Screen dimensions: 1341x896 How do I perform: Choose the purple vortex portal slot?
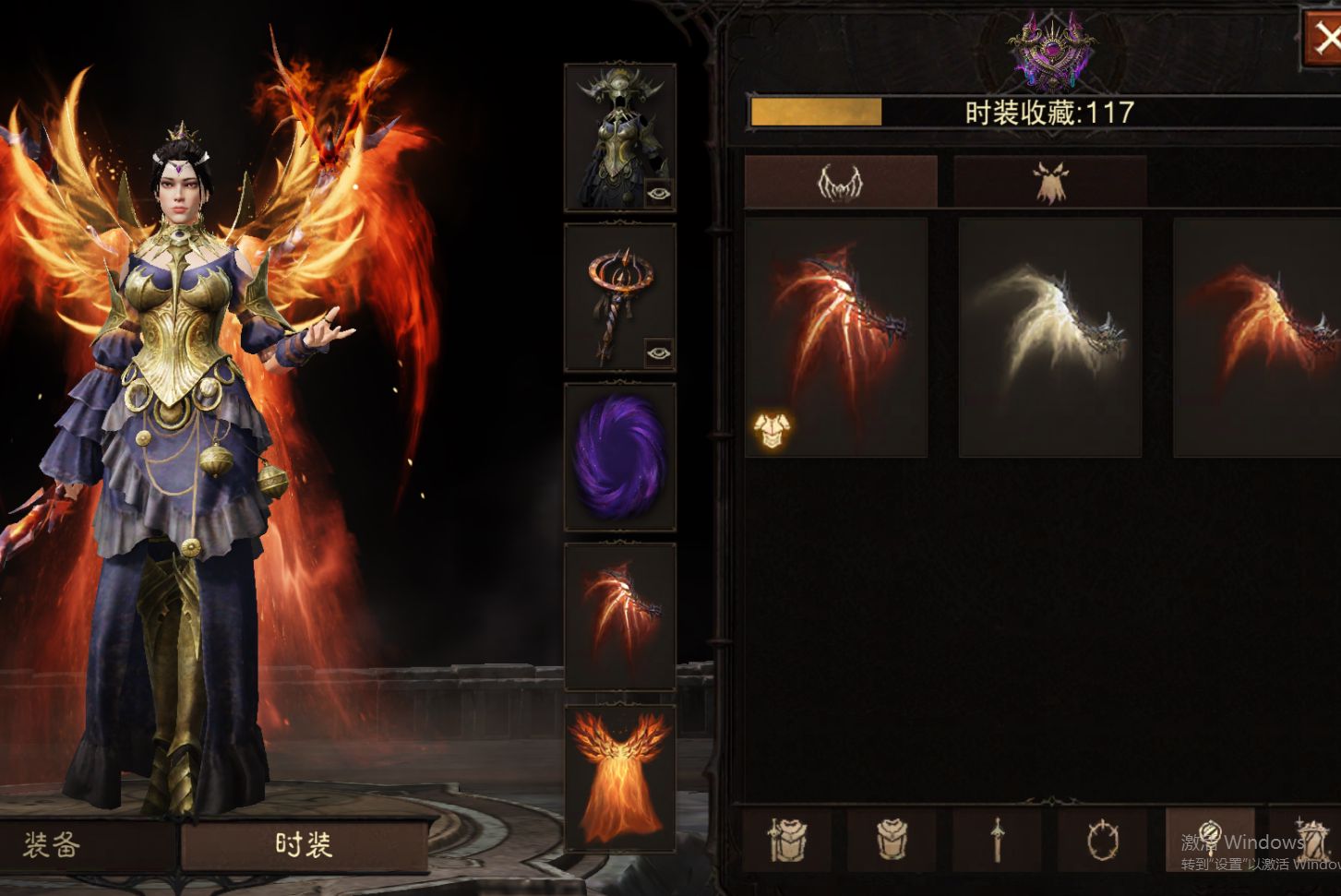pos(620,457)
